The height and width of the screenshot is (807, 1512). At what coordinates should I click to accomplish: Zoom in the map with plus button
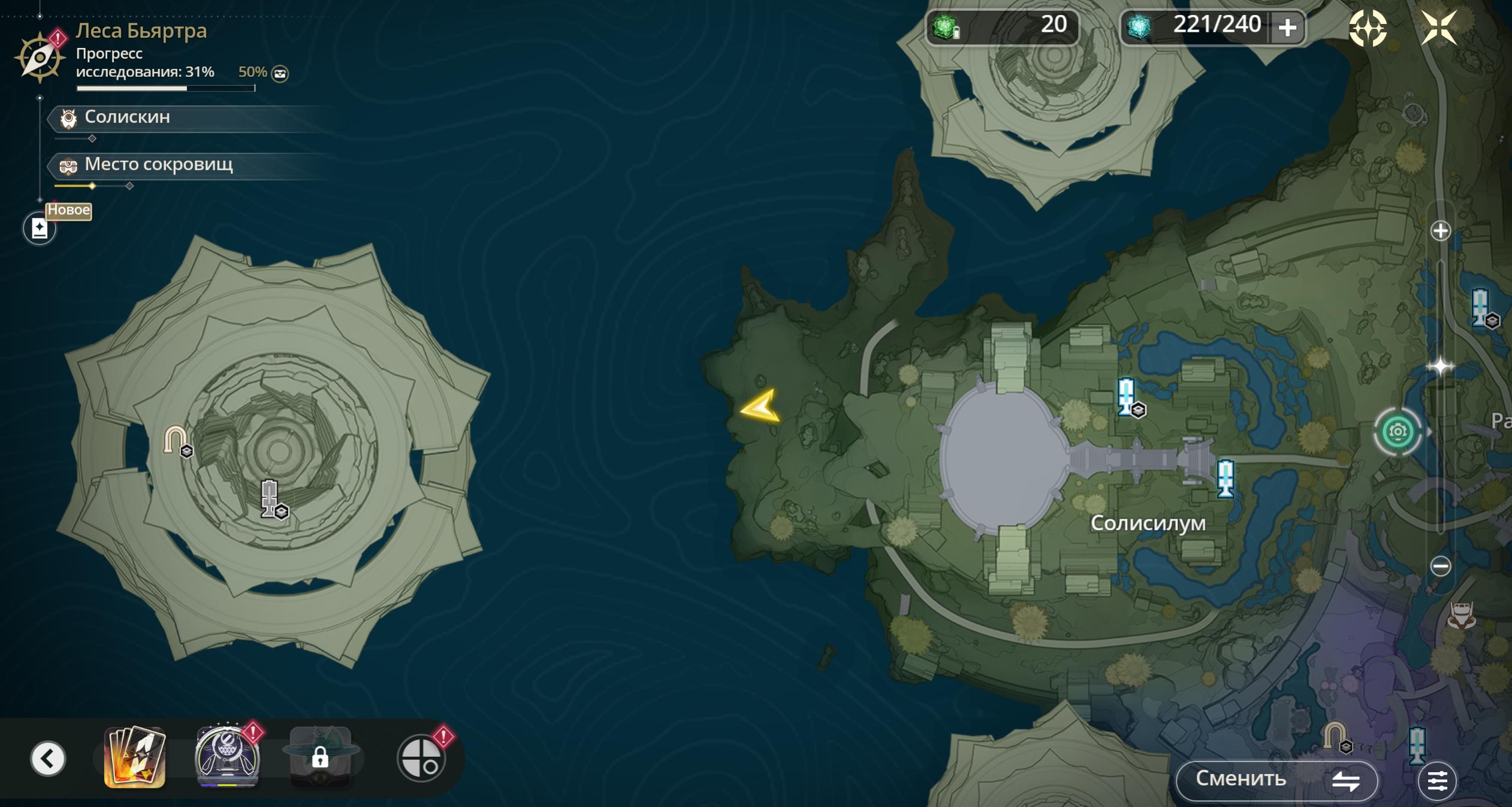[1440, 231]
